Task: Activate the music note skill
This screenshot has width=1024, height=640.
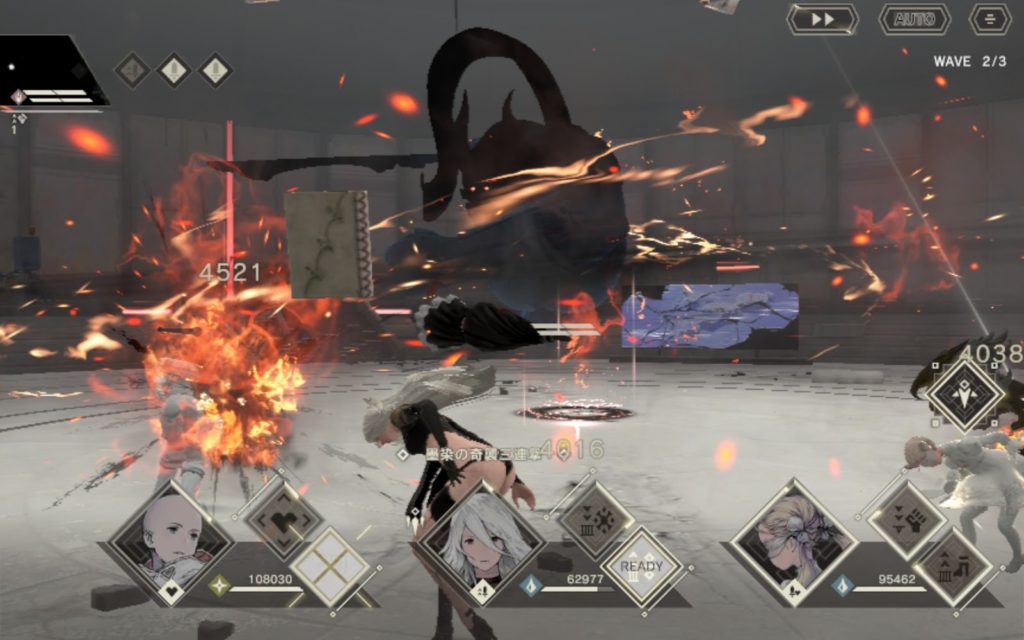Action: pos(953,567)
